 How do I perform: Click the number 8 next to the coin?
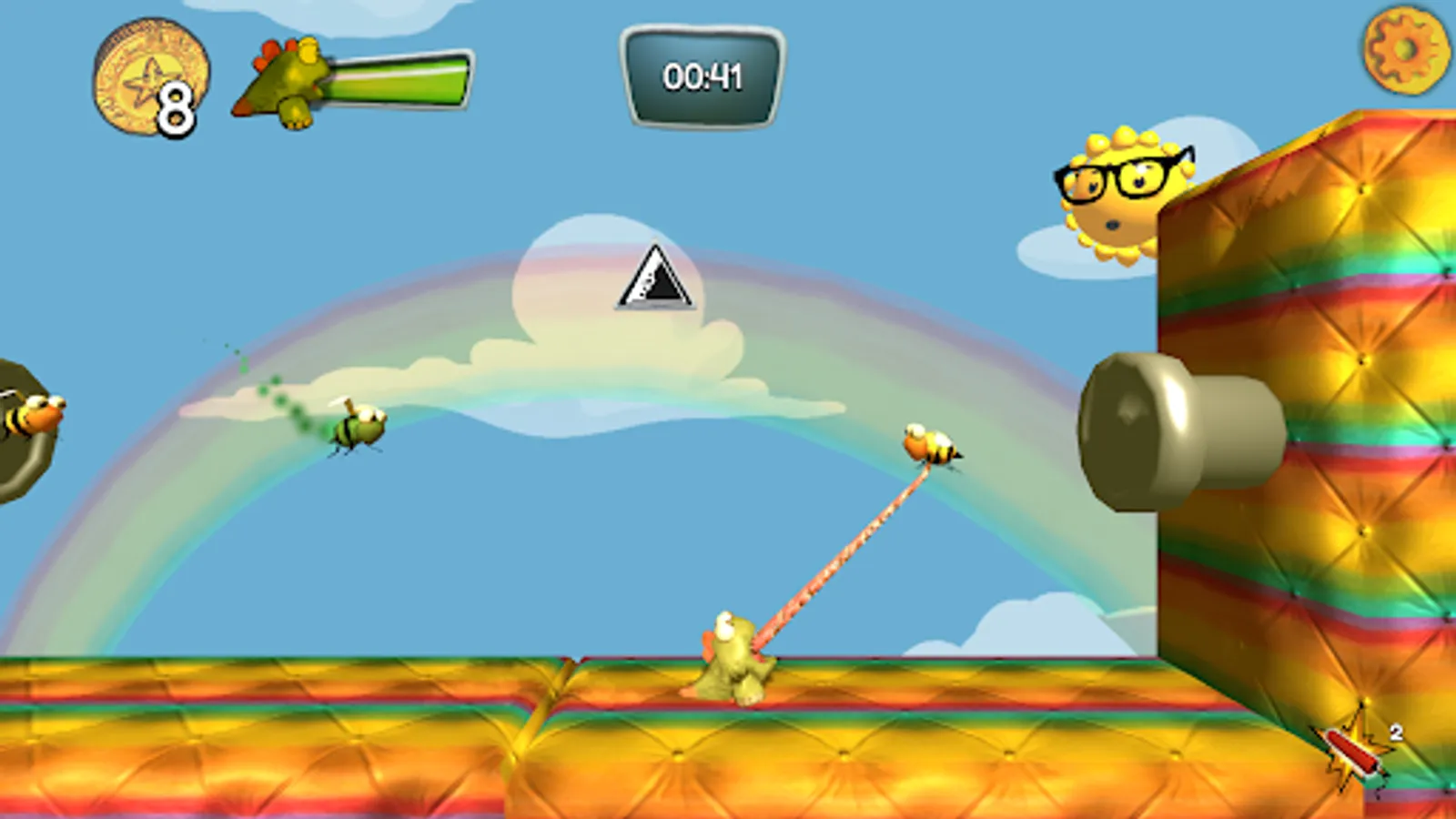tap(176, 107)
